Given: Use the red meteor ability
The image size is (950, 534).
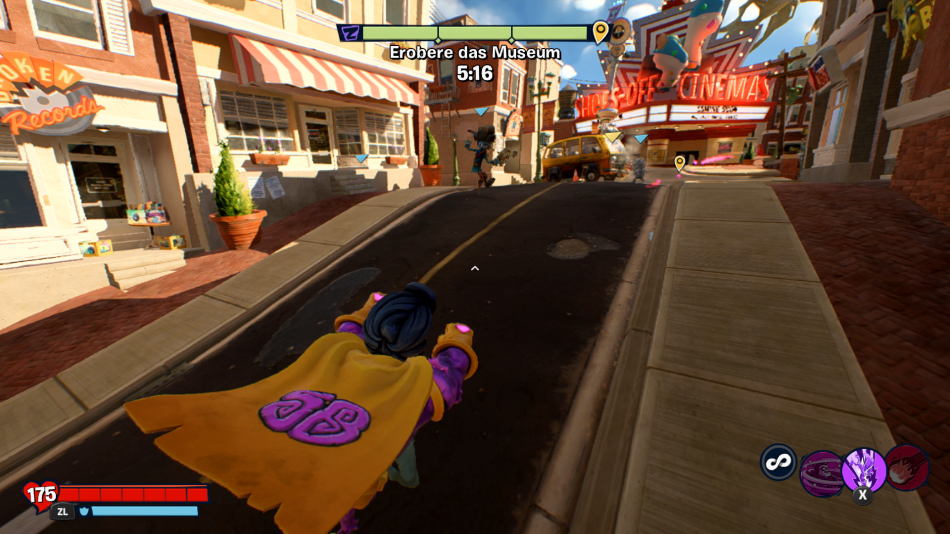Looking at the screenshot, I should tap(906, 467).
